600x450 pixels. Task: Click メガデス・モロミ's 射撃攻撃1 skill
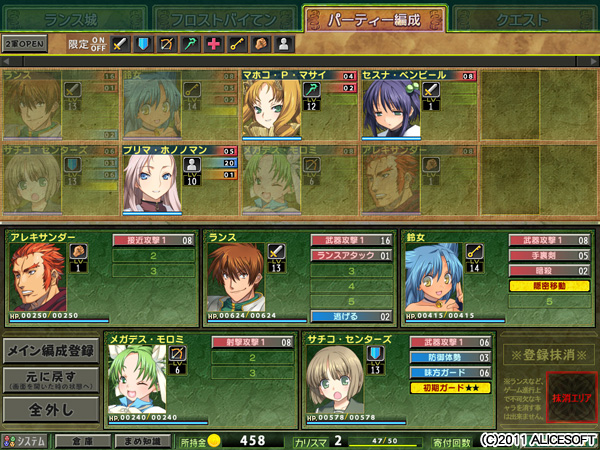[x=254, y=342]
